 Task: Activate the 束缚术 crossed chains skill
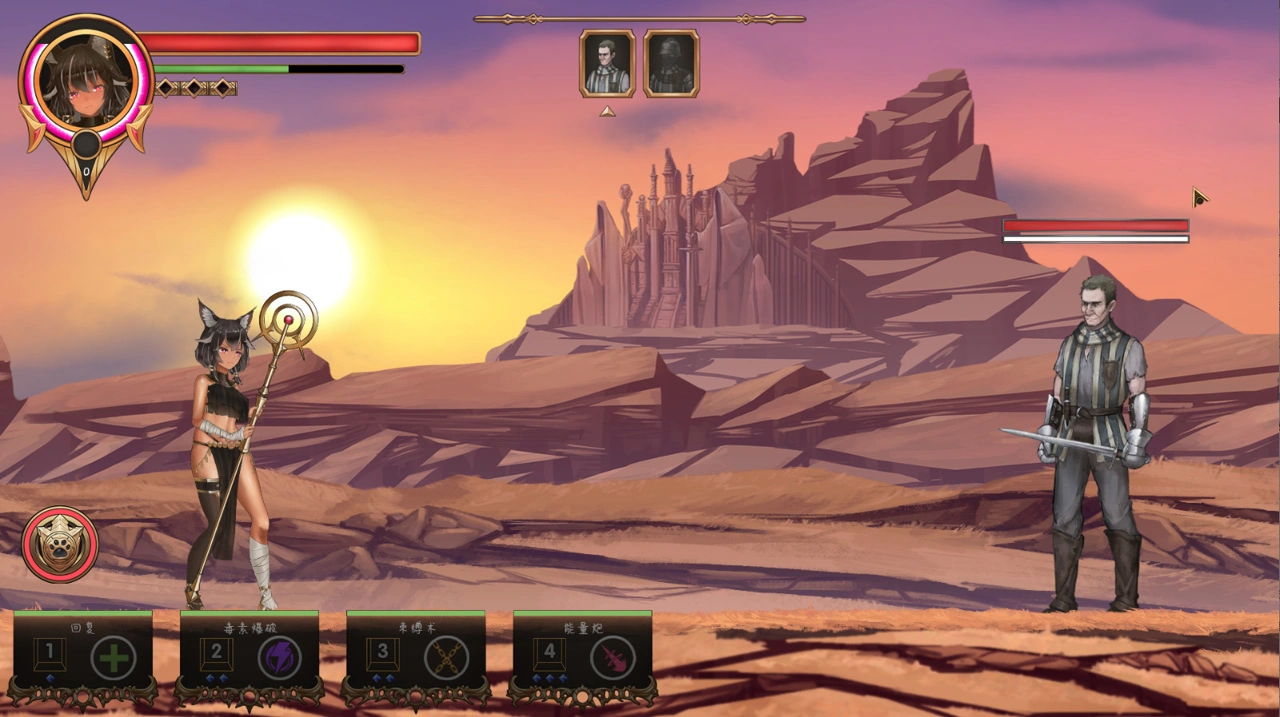[446, 658]
